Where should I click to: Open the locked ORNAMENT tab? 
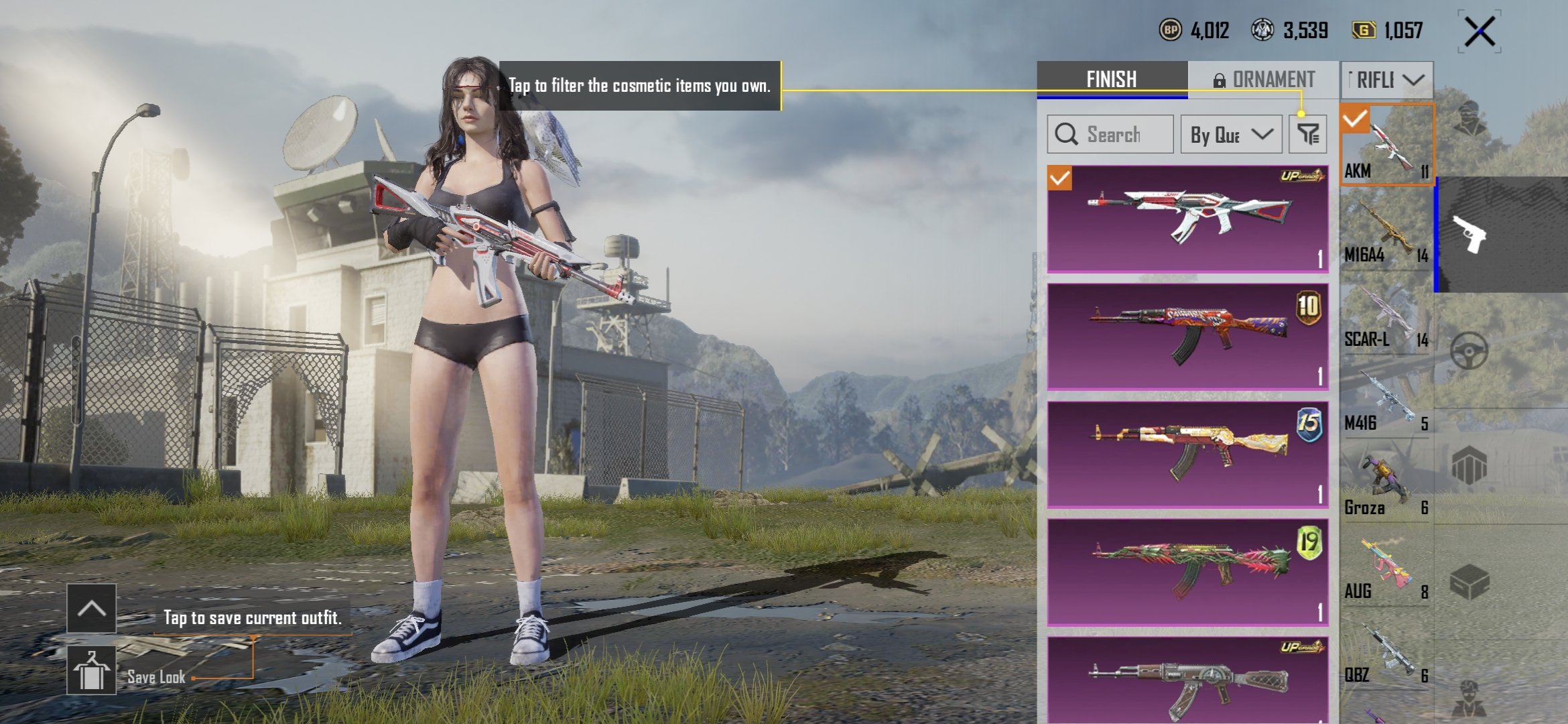[x=1264, y=80]
